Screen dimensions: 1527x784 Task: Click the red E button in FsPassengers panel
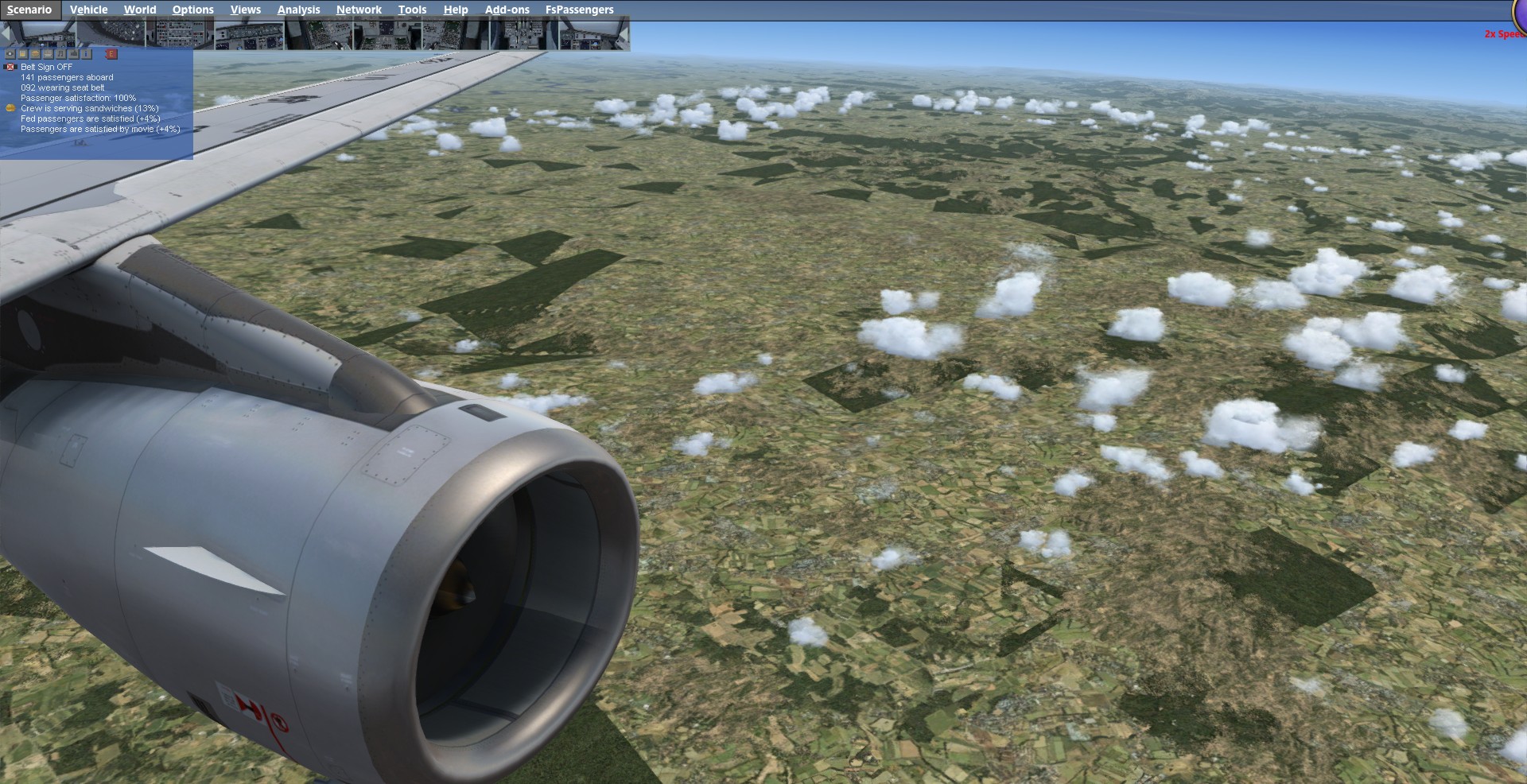[x=111, y=54]
